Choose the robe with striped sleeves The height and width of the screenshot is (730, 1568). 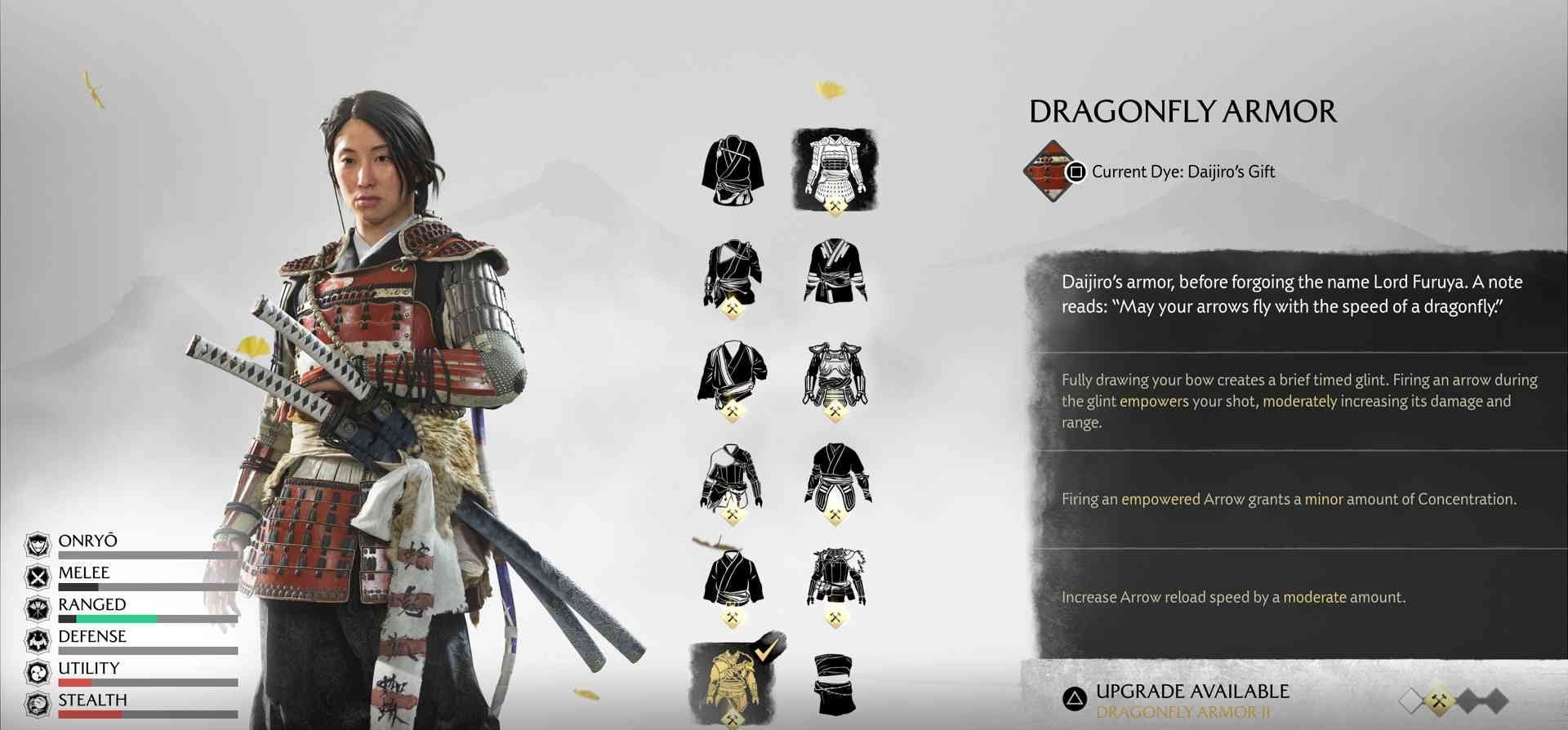(x=834, y=270)
